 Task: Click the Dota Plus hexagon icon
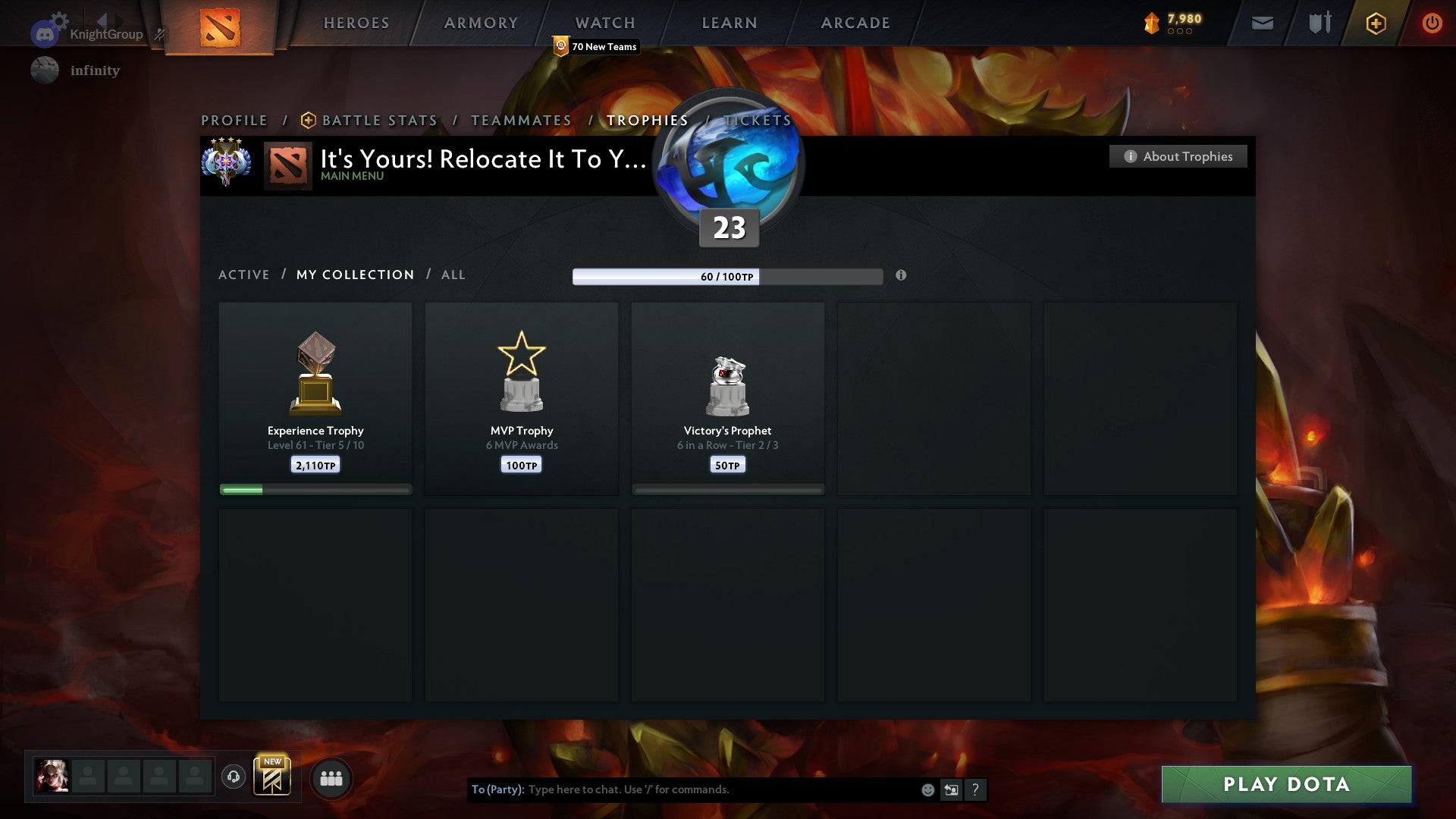(1375, 23)
